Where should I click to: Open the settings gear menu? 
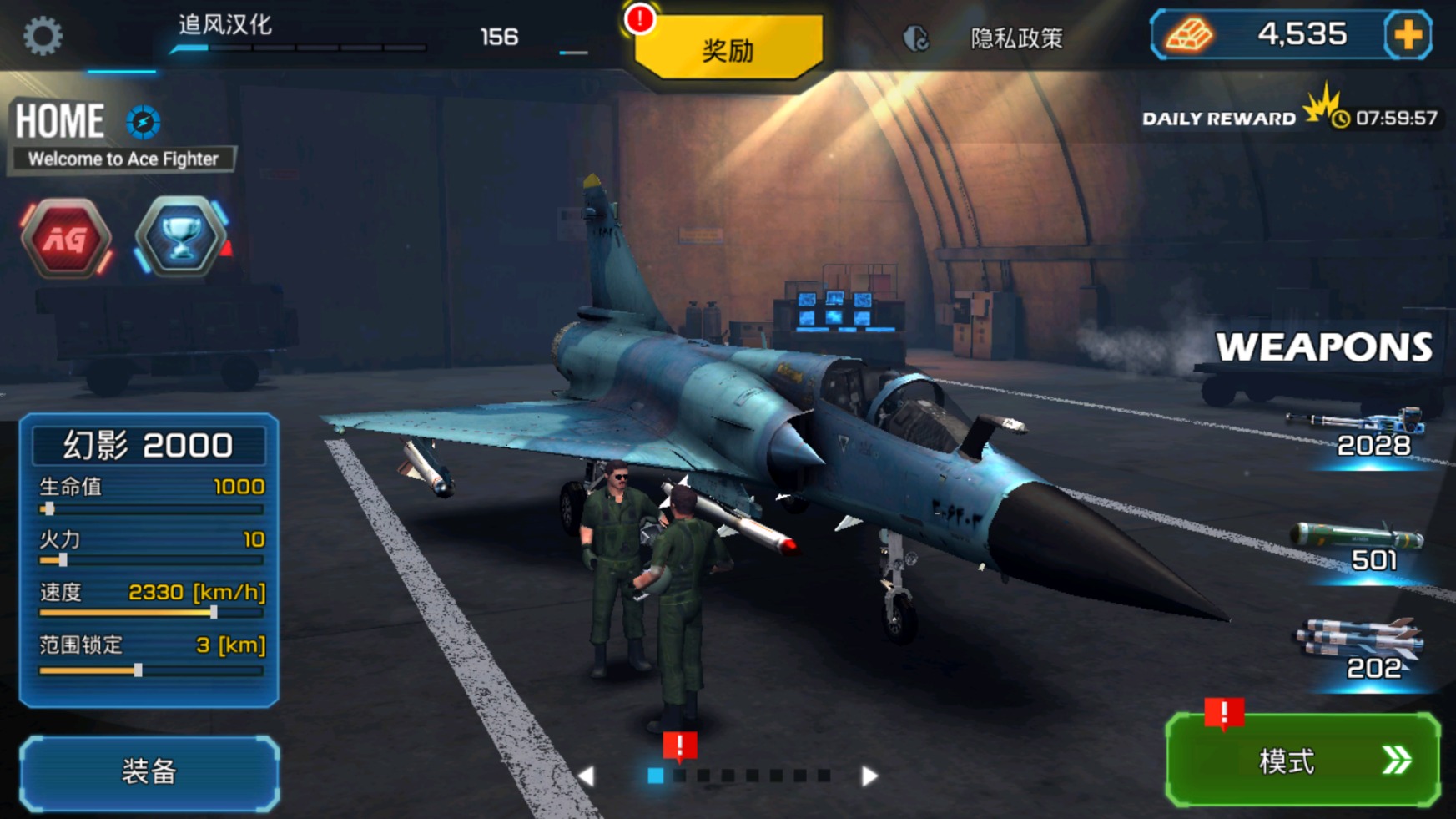[x=43, y=37]
